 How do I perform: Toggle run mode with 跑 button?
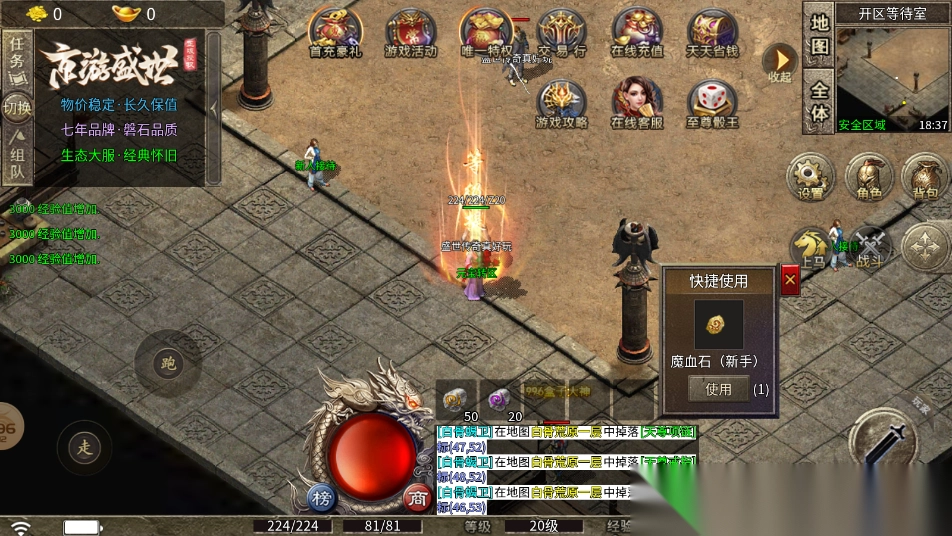point(168,363)
